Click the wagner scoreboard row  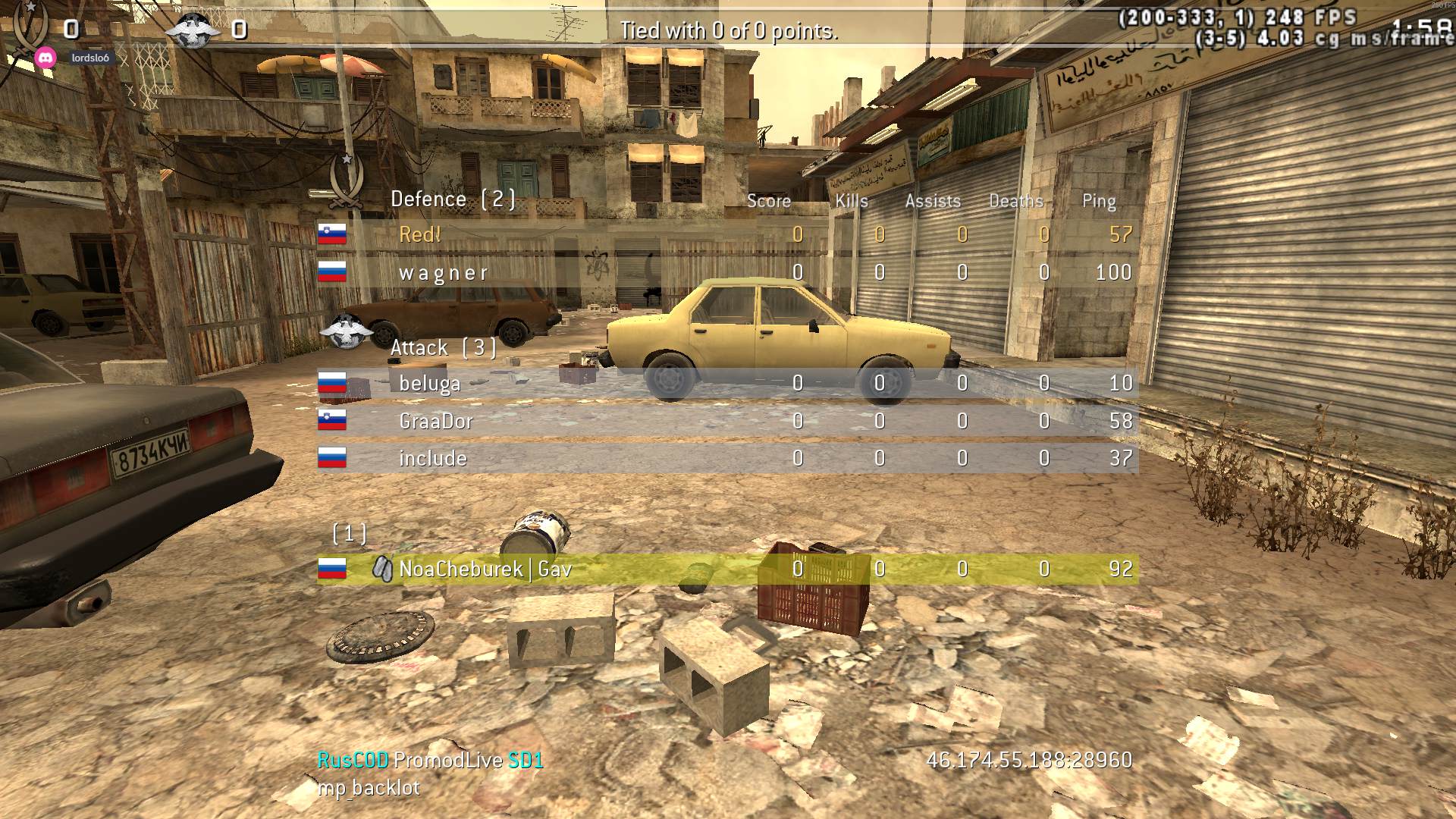click(444, 272)
